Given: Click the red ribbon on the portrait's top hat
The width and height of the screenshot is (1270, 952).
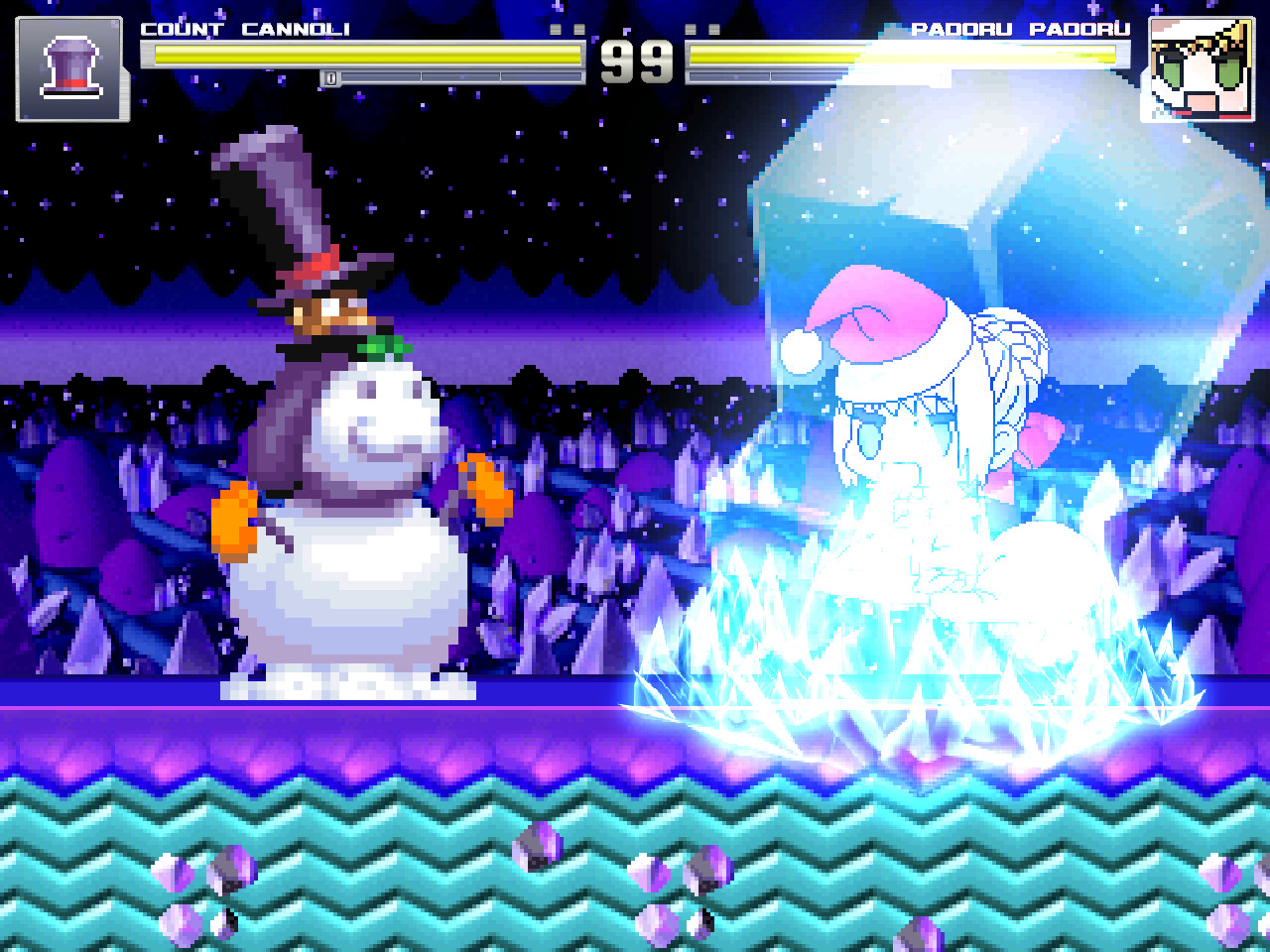Looking at the screenshot, I should pyautogui.click(x=70, y=81).
